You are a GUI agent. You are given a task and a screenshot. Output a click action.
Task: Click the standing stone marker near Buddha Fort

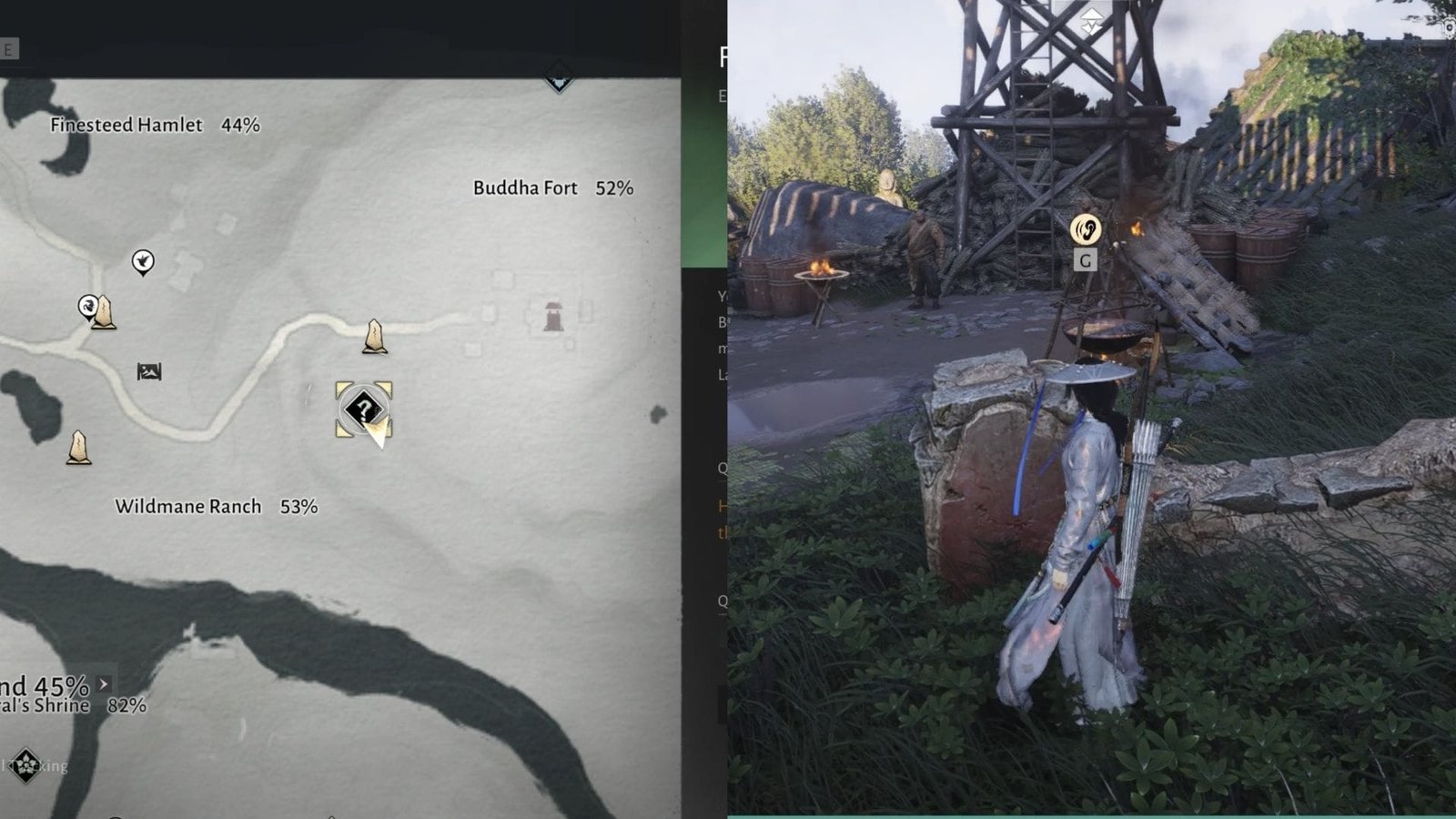pos(373,337)
